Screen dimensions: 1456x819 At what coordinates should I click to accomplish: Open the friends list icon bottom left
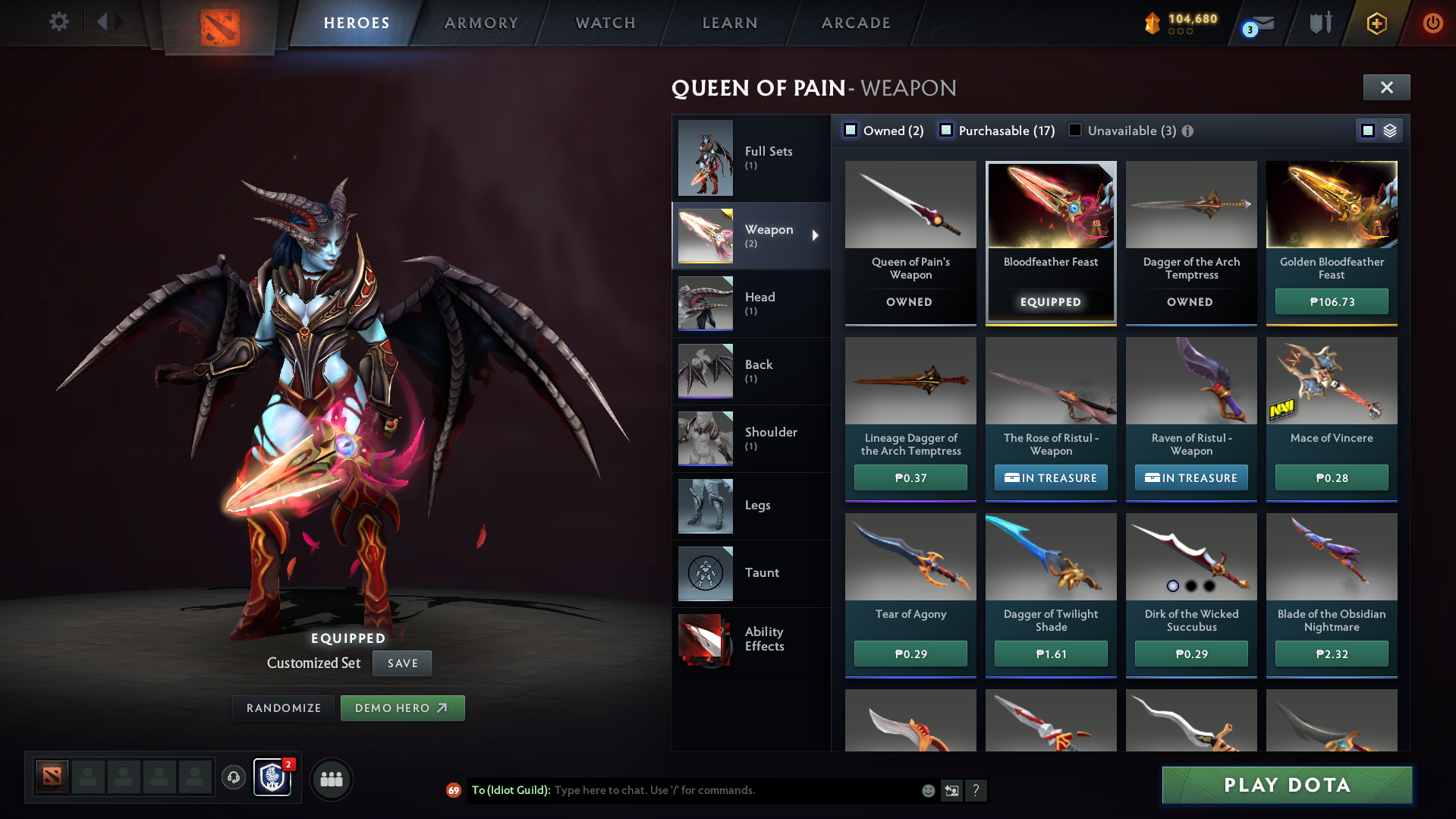click(x=331, y=779)
